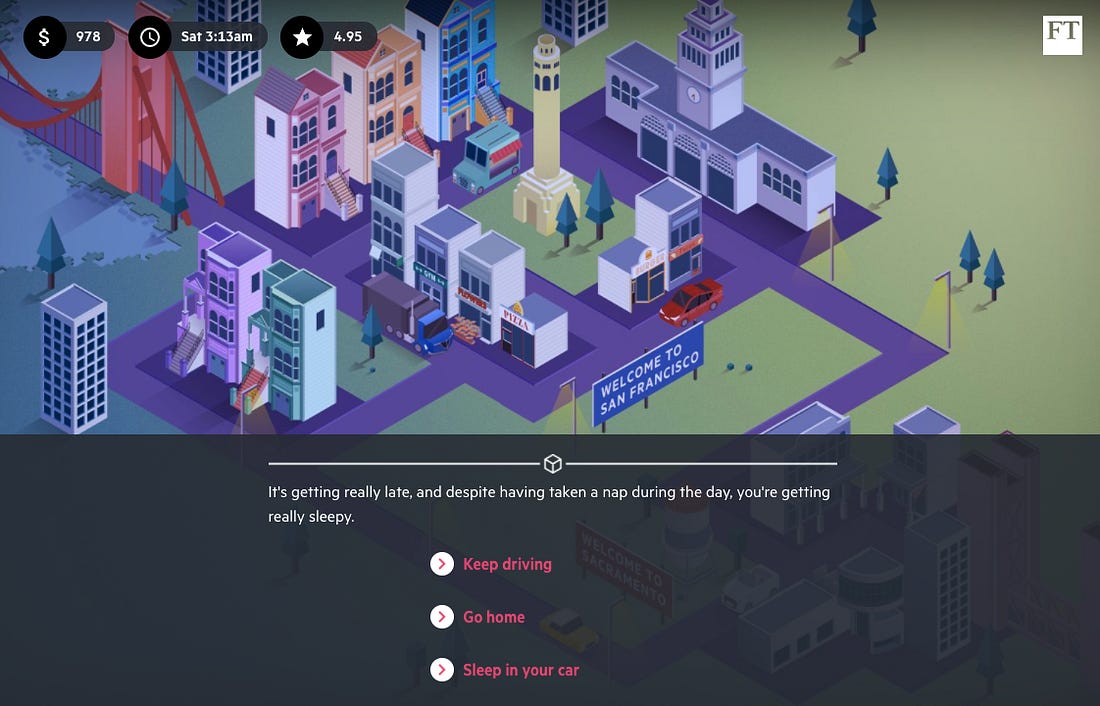Click the FT logo
Viewport: 1100px width, 706px height.
pyautogui.click(x=1062, y=35)
